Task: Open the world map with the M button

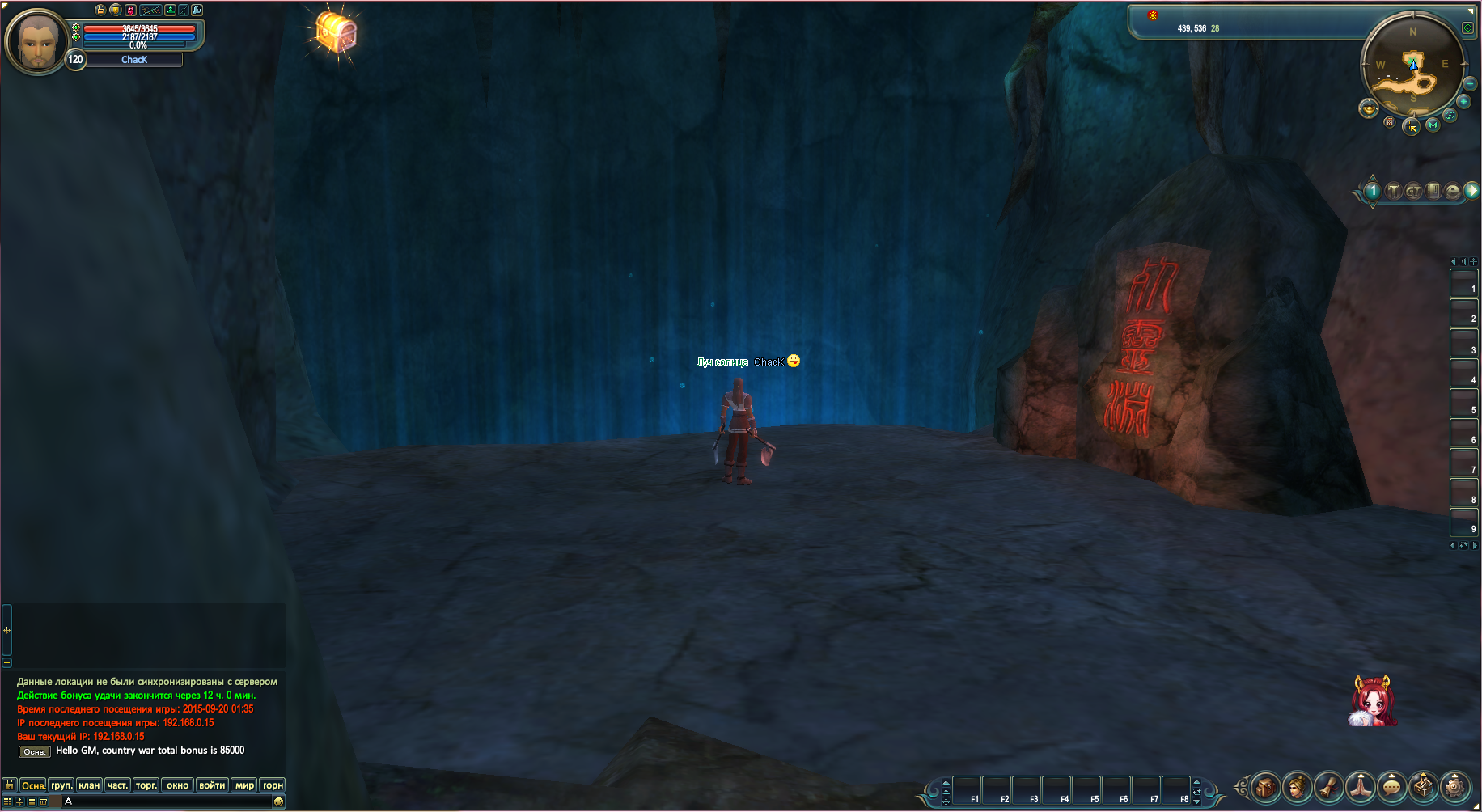Action: coord(1433,125)
